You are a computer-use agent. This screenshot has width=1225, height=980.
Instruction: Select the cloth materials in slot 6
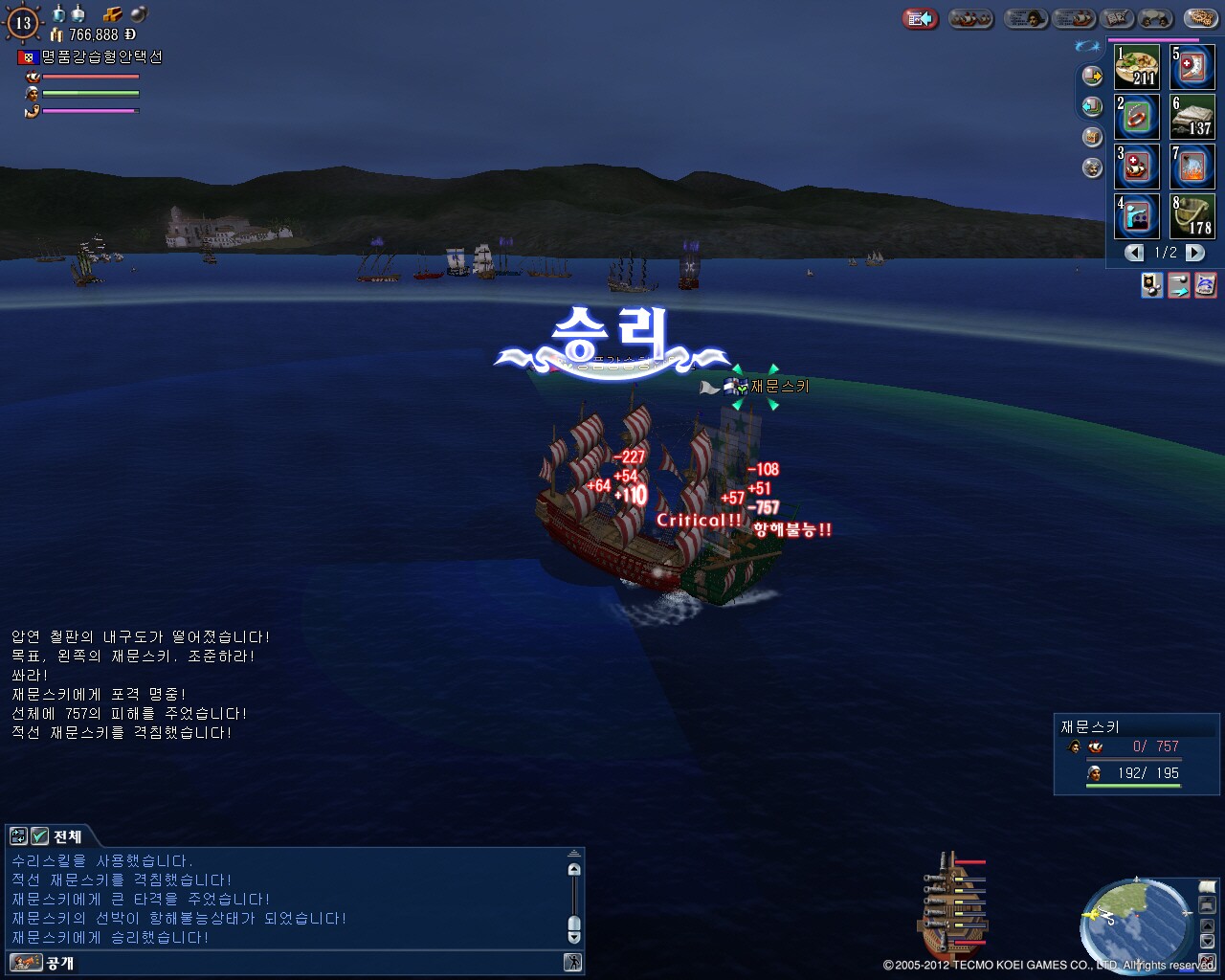point(1192,117)
